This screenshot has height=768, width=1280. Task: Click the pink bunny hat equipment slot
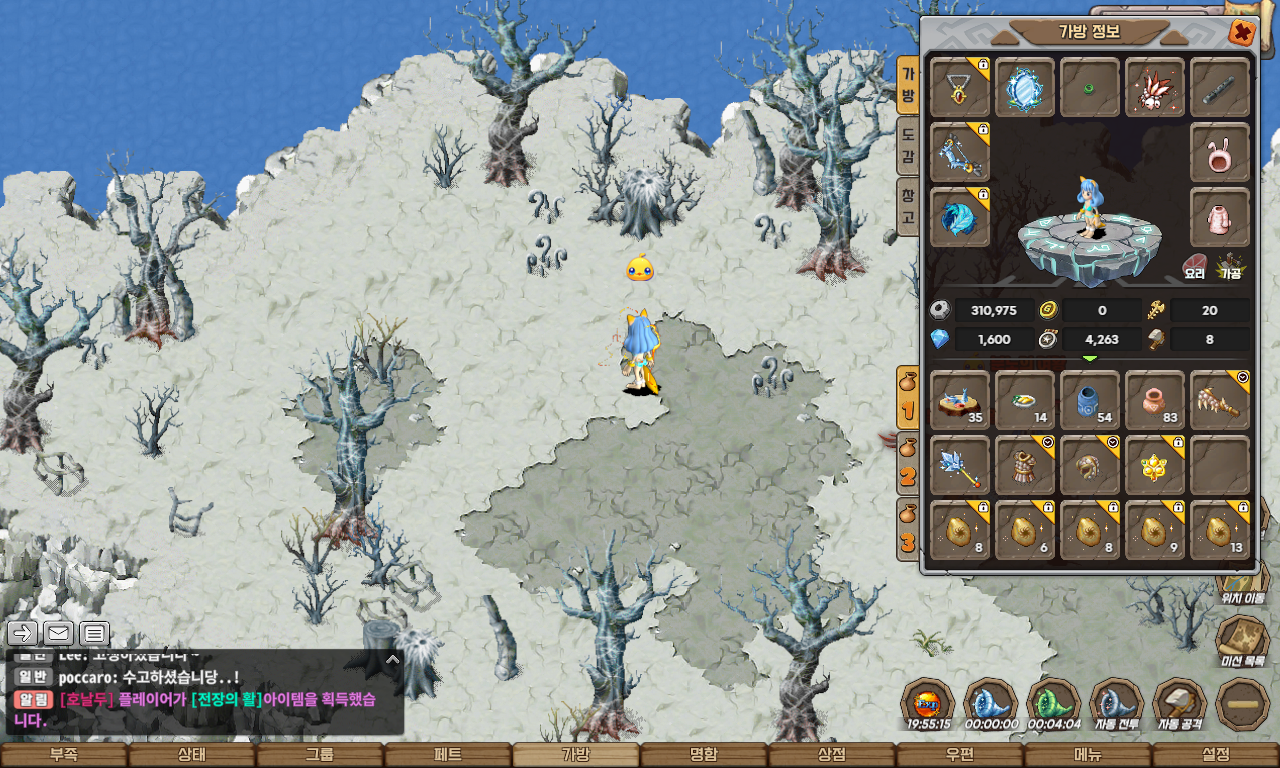1220,152
